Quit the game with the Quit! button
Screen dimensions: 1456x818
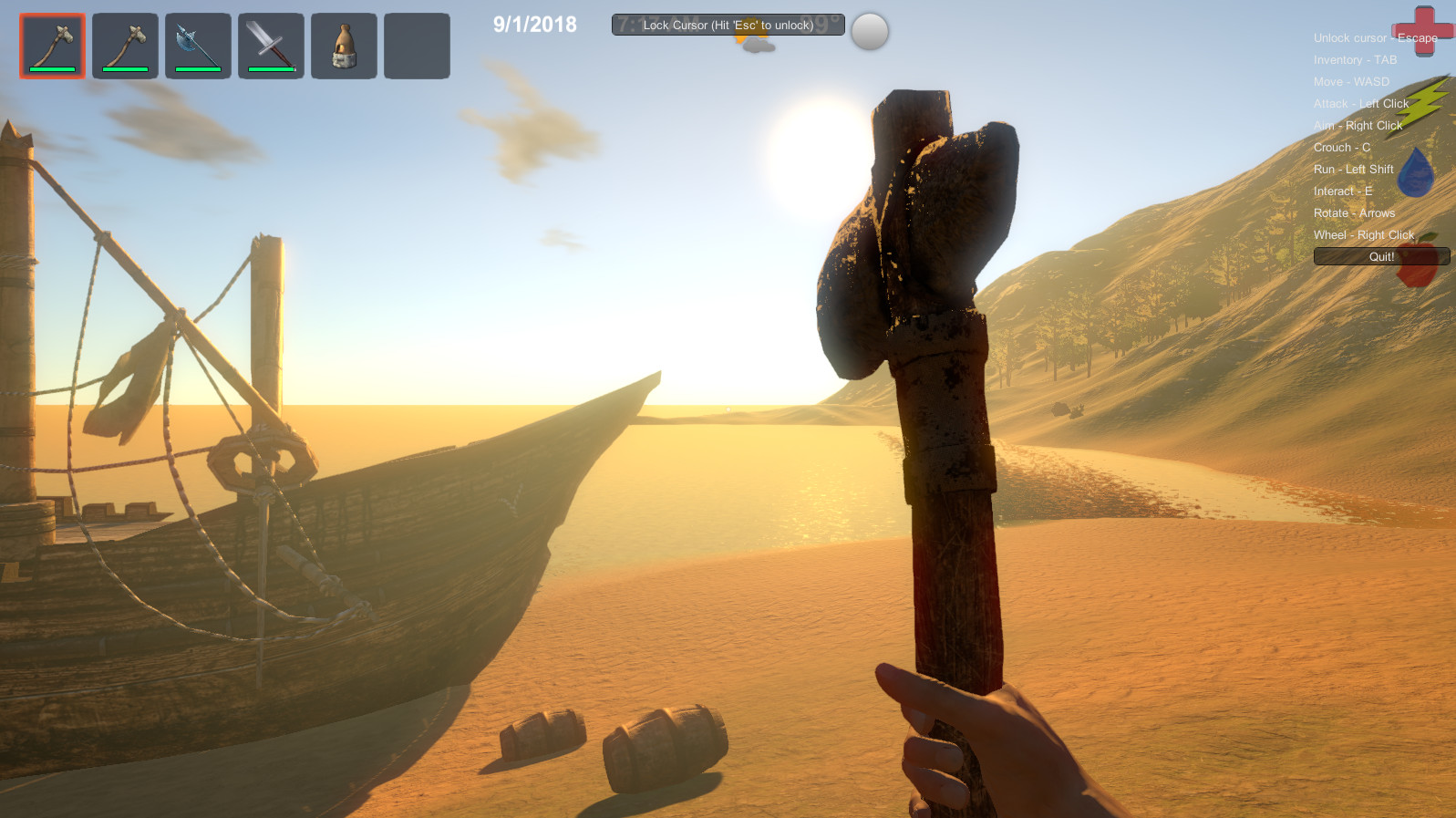click(x=1380, y=257)
